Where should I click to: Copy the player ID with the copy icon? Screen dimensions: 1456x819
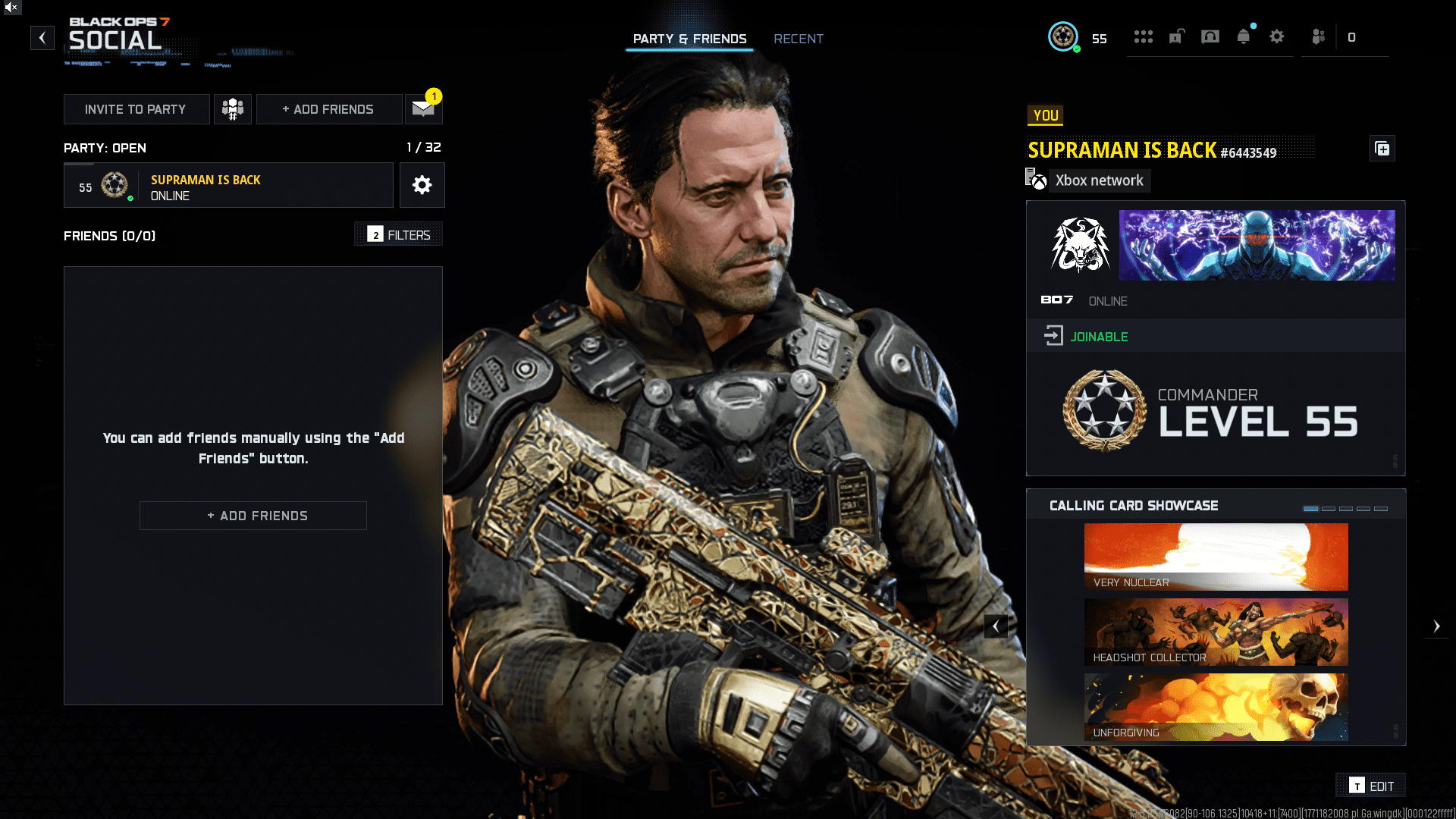1382,149
